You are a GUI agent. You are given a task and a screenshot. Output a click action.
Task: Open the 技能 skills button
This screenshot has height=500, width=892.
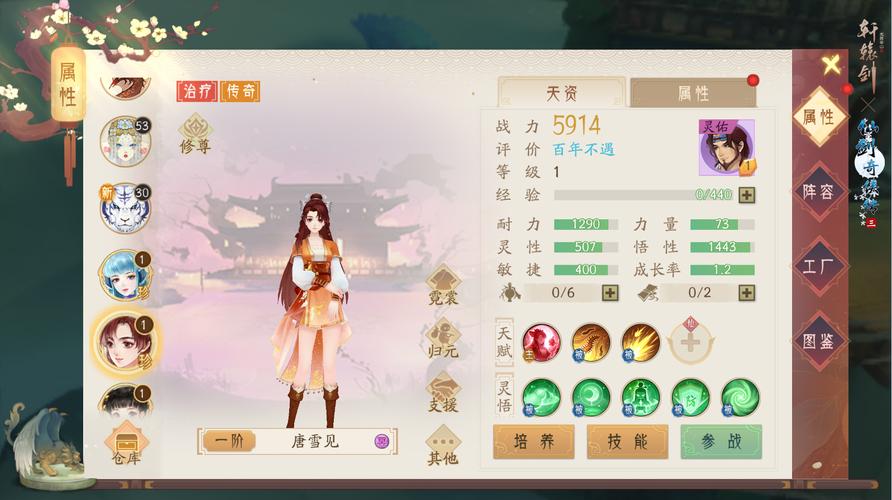click(x=627, y=442)
